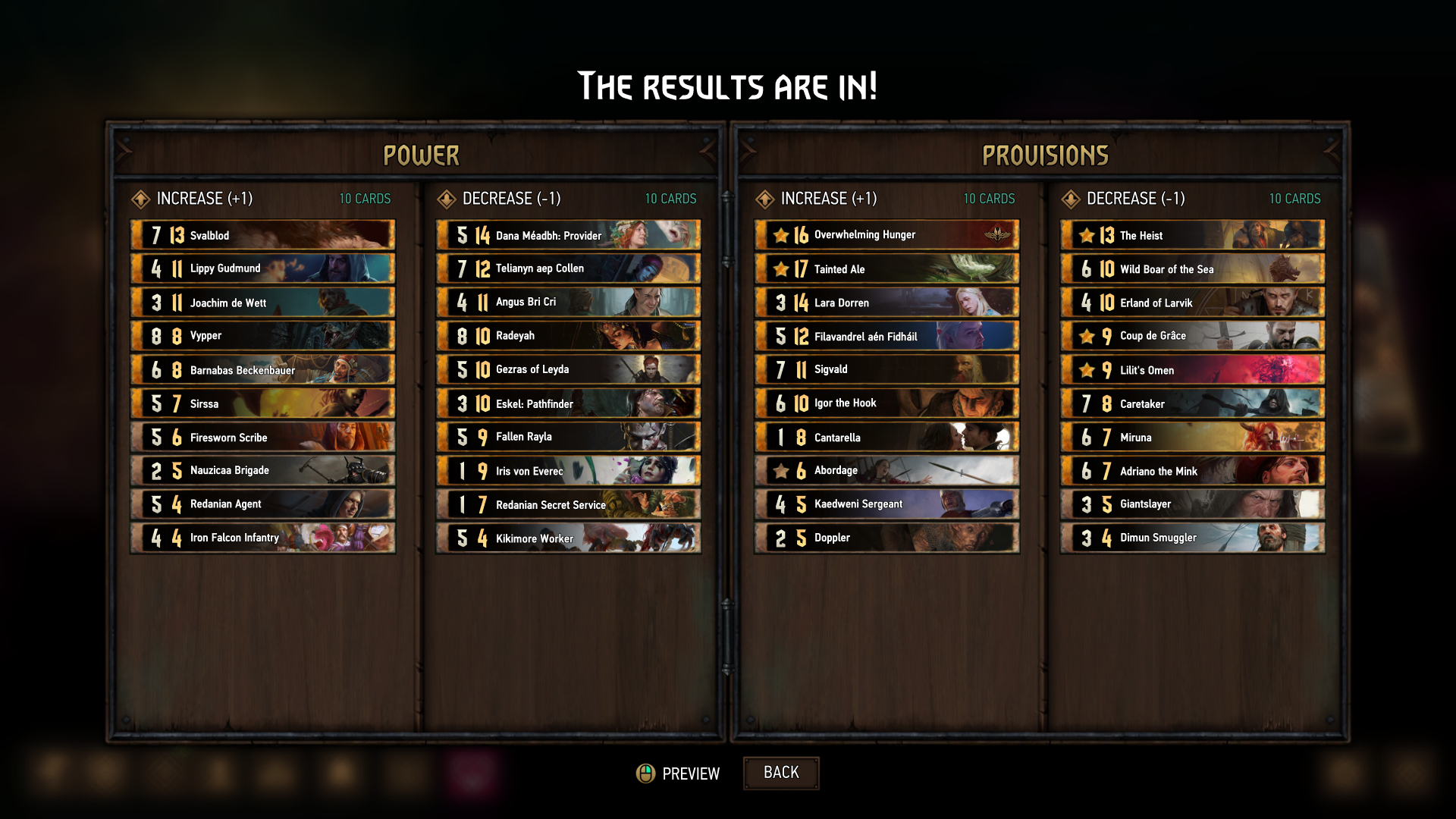The width and height of the screenshot is (1456, 819).
Task: Select the Dimun Smuggler card row
Action: 1192,538
